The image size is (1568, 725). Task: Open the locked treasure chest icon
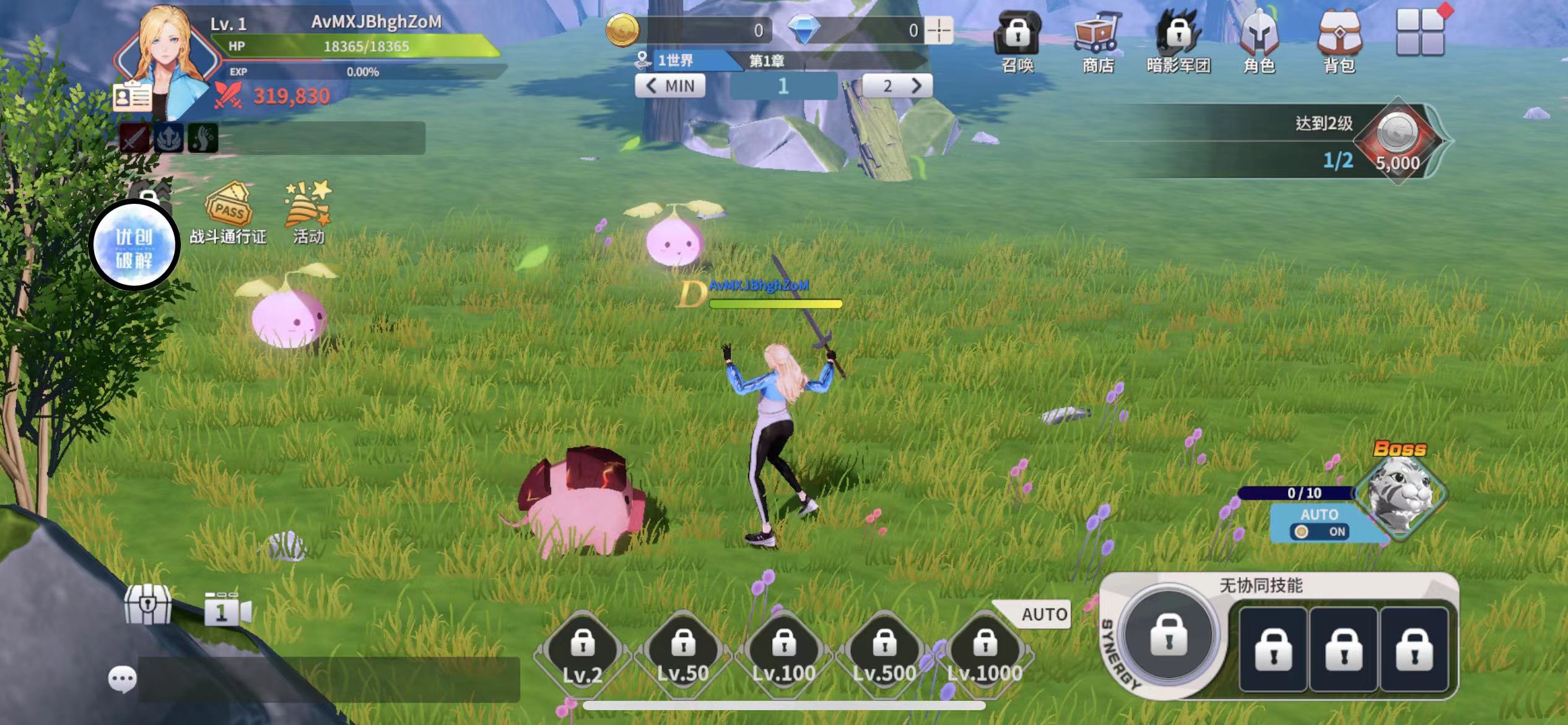tap(147, 605)
